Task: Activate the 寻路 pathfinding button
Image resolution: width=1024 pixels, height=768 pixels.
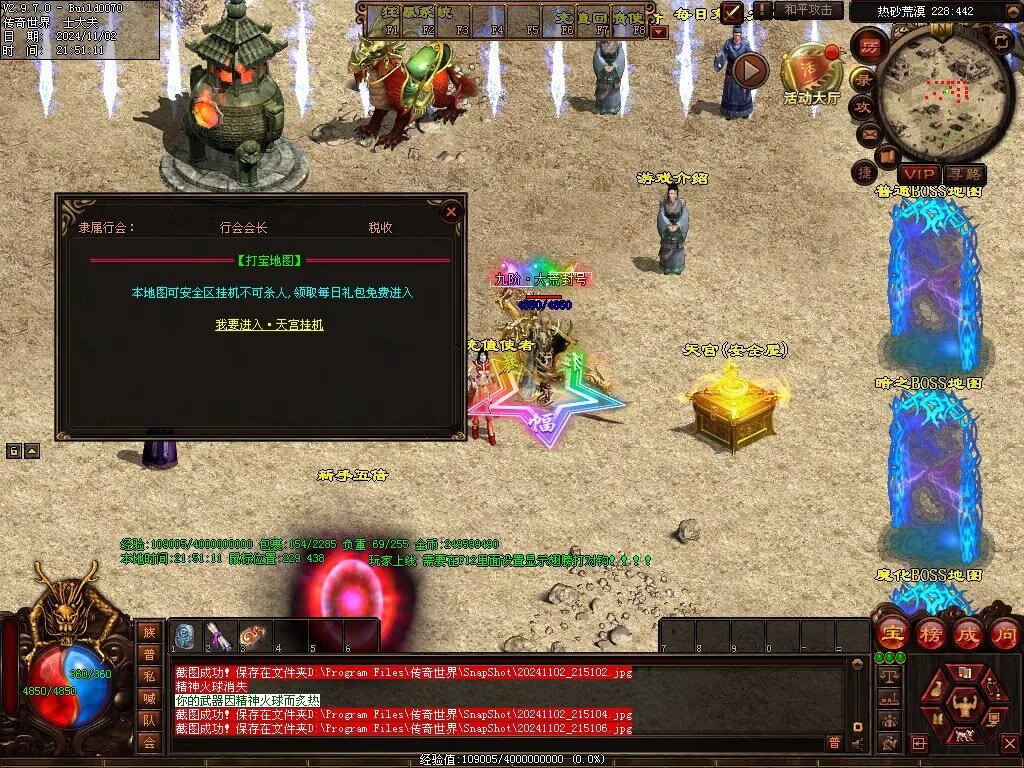Action: tap(964, 174)
